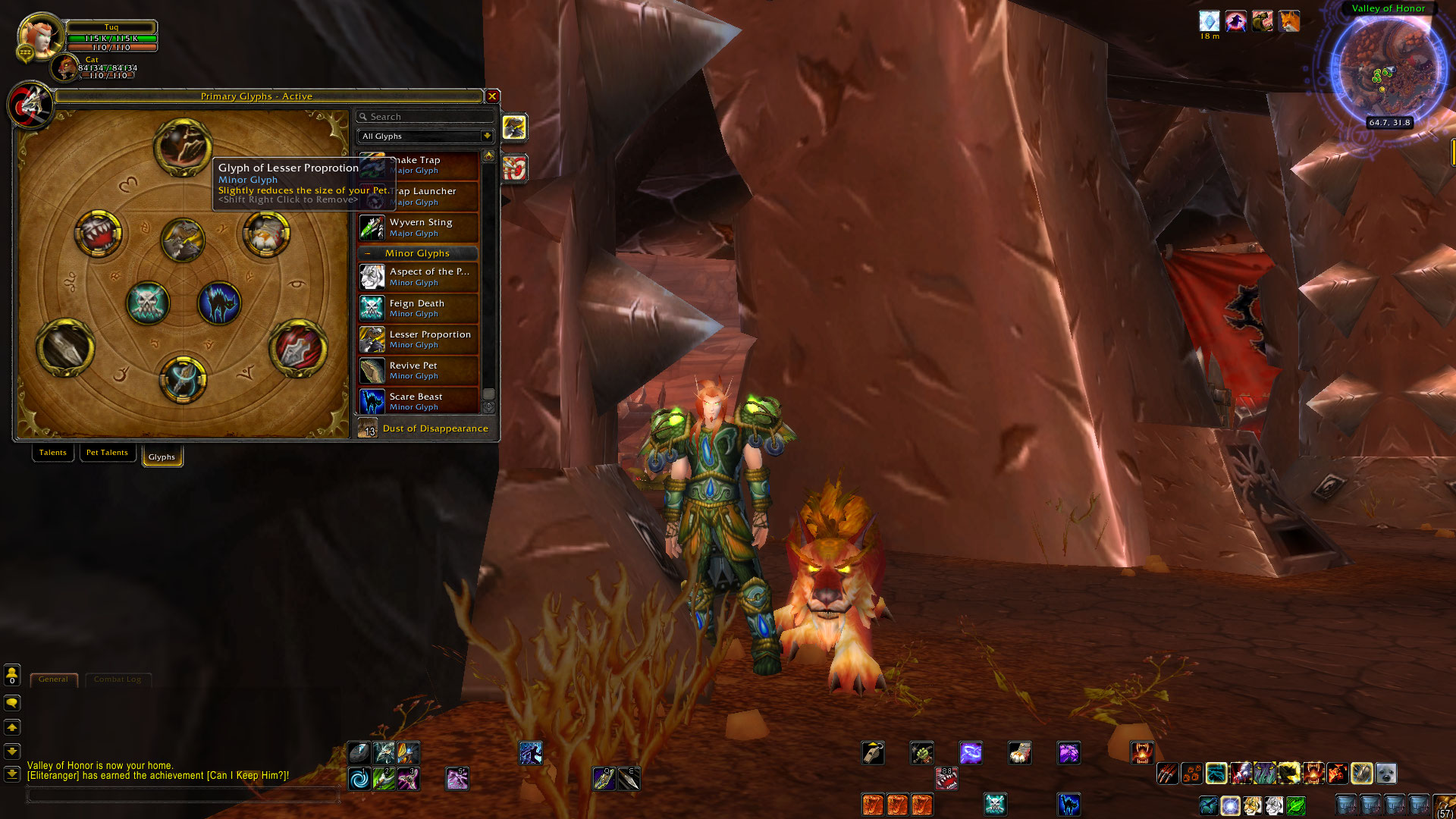Click the chat bubble icon above the chat frame
The image size is (1456, 819).
click(x=12, y=703)
